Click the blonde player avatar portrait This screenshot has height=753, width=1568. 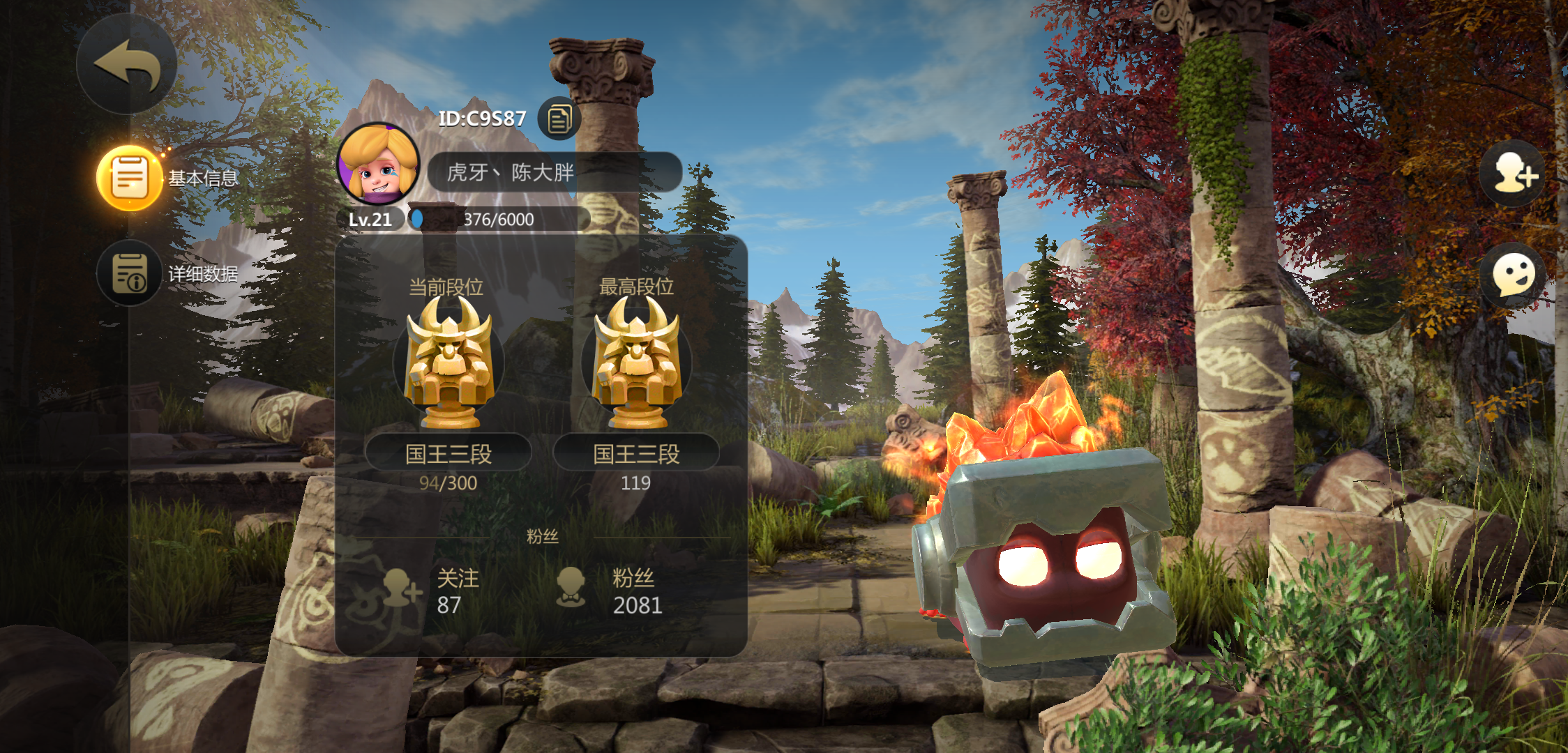point(378,165)
